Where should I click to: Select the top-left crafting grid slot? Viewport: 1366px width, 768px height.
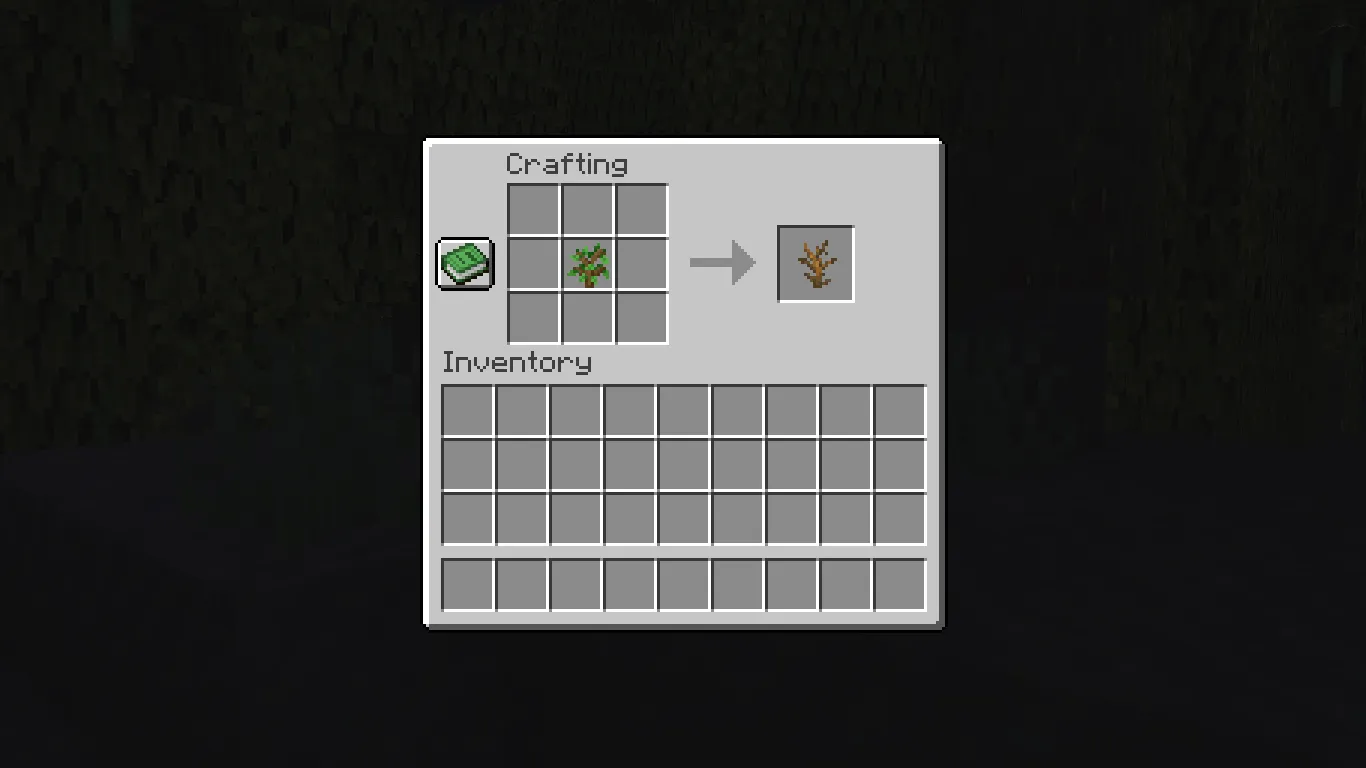point(532,209)
